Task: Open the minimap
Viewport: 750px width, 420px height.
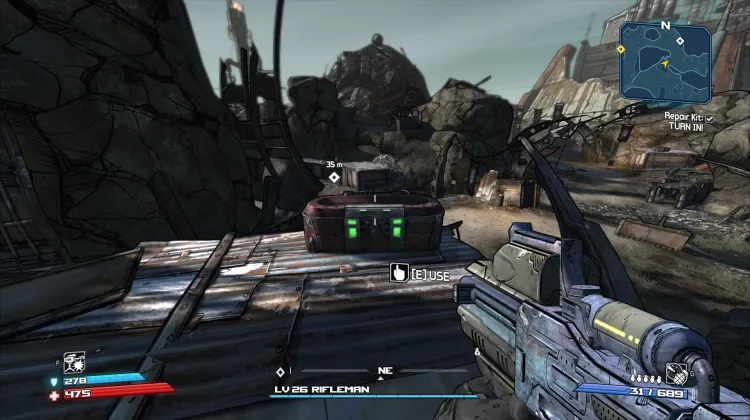Action: tap(665, 65)
